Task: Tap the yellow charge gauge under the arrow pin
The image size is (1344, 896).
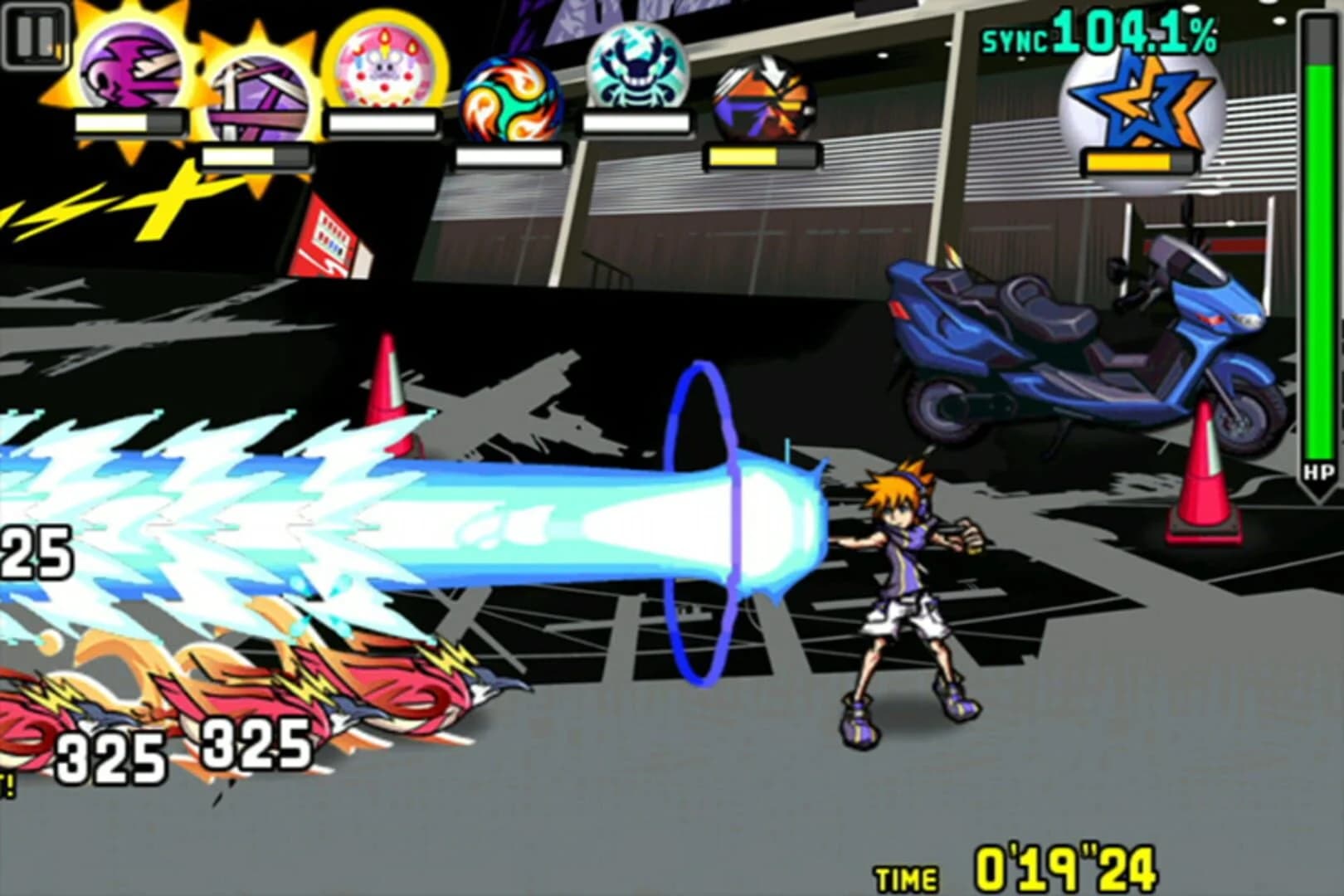Action: pos(757,156)
